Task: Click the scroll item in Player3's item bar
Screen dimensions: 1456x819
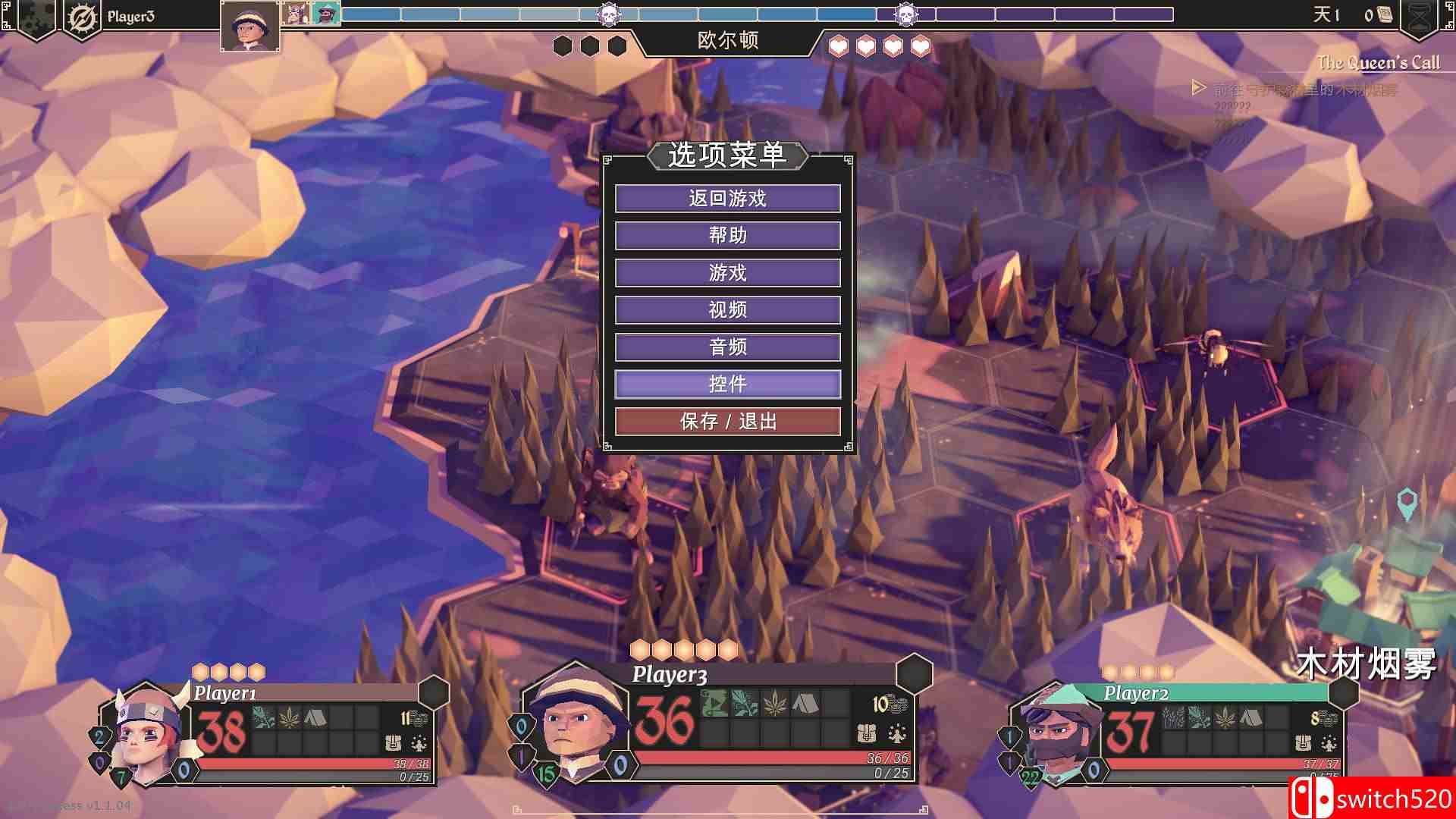Action: [714, 701]
